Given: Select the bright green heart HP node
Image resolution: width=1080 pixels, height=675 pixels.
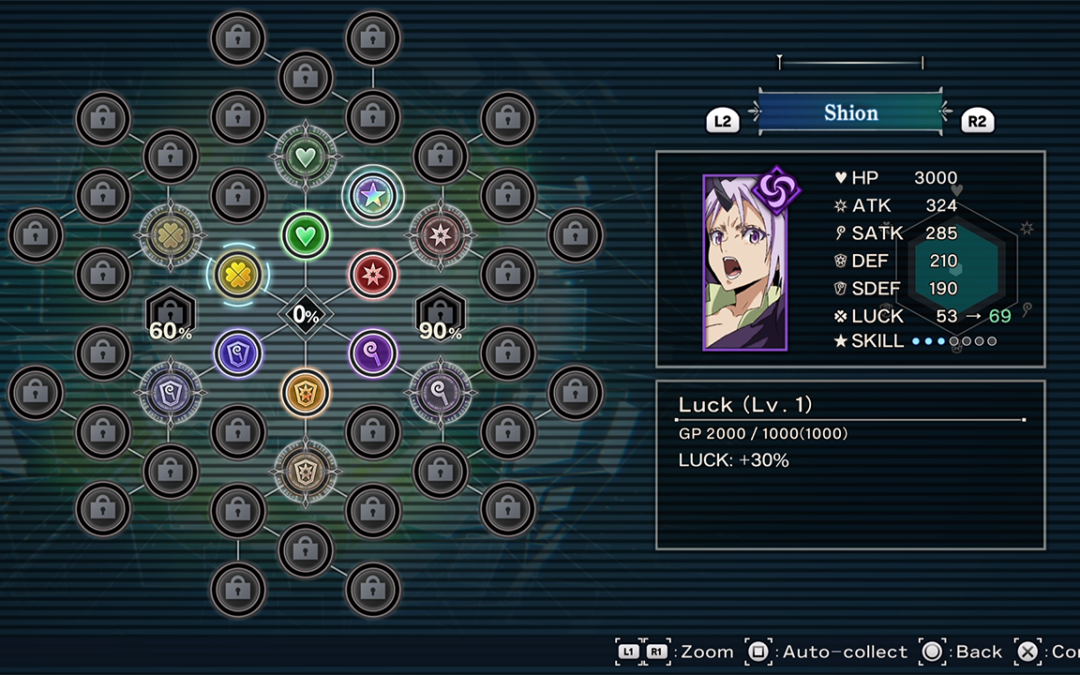Looking at the screenshot, I should pyautogui.click(x=305, y=235).
